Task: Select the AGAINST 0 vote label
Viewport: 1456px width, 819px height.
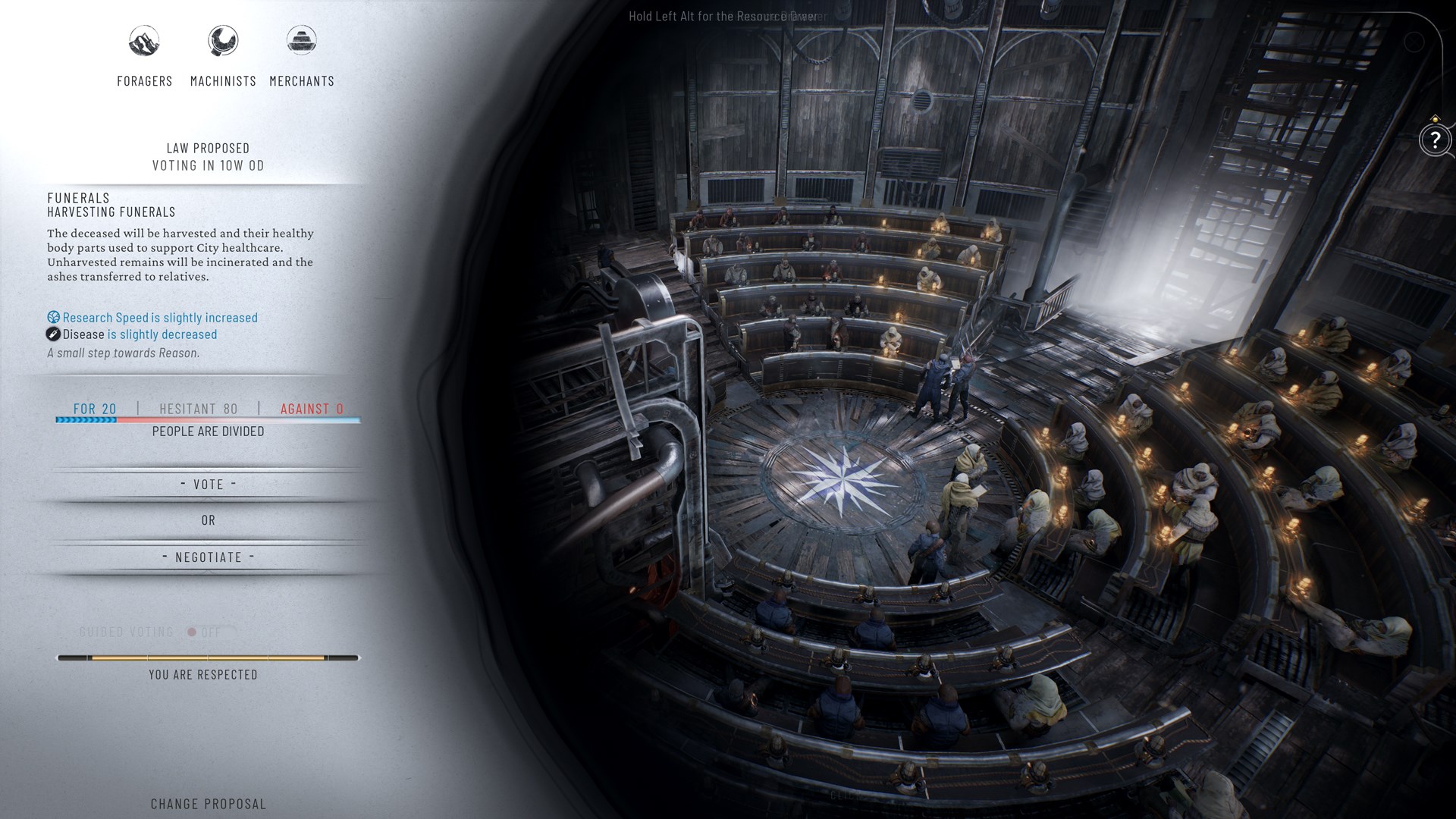Action: coord(313,408)
